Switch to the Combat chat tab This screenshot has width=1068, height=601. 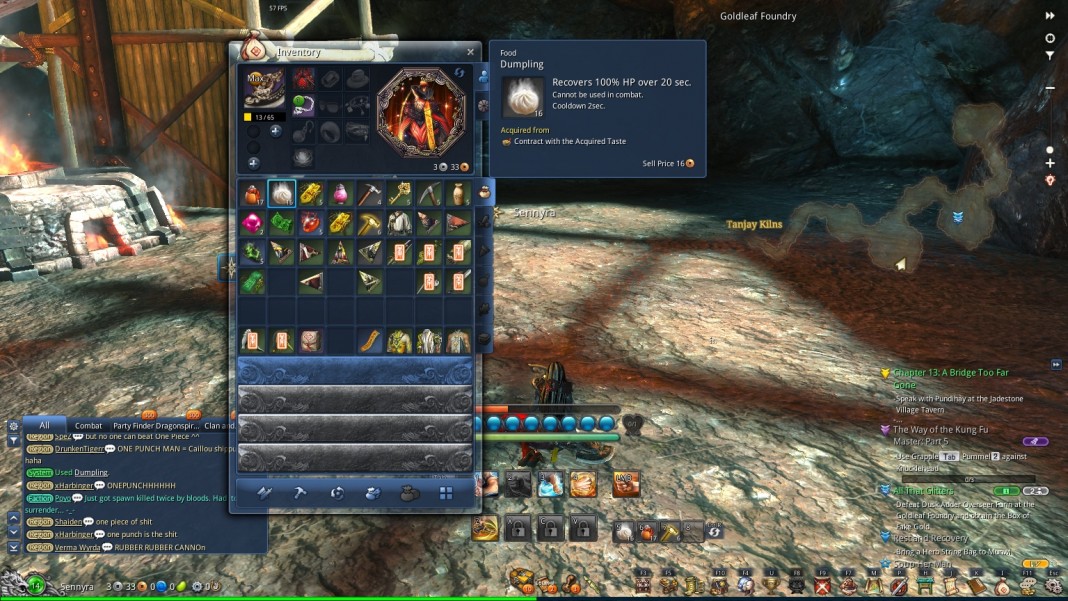click(89, 425)
